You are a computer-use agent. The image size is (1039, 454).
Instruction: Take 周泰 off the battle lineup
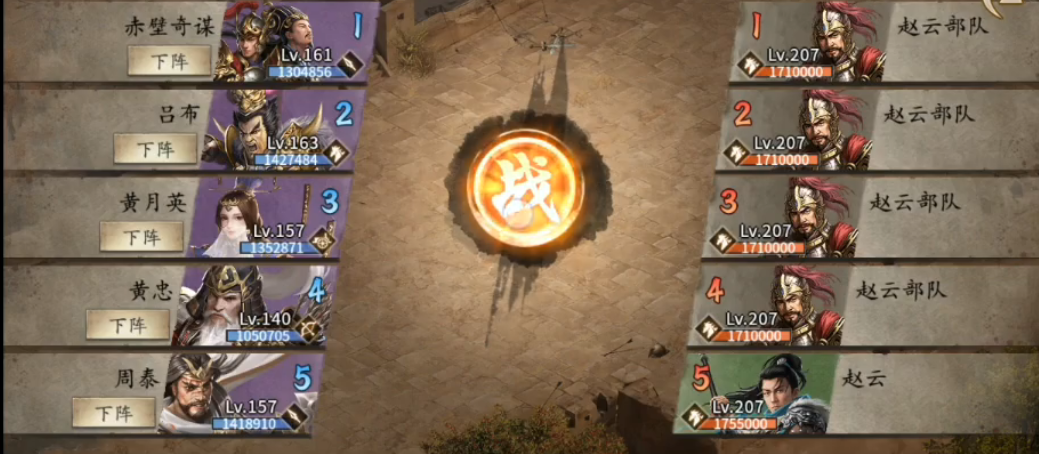click(113, 412)
